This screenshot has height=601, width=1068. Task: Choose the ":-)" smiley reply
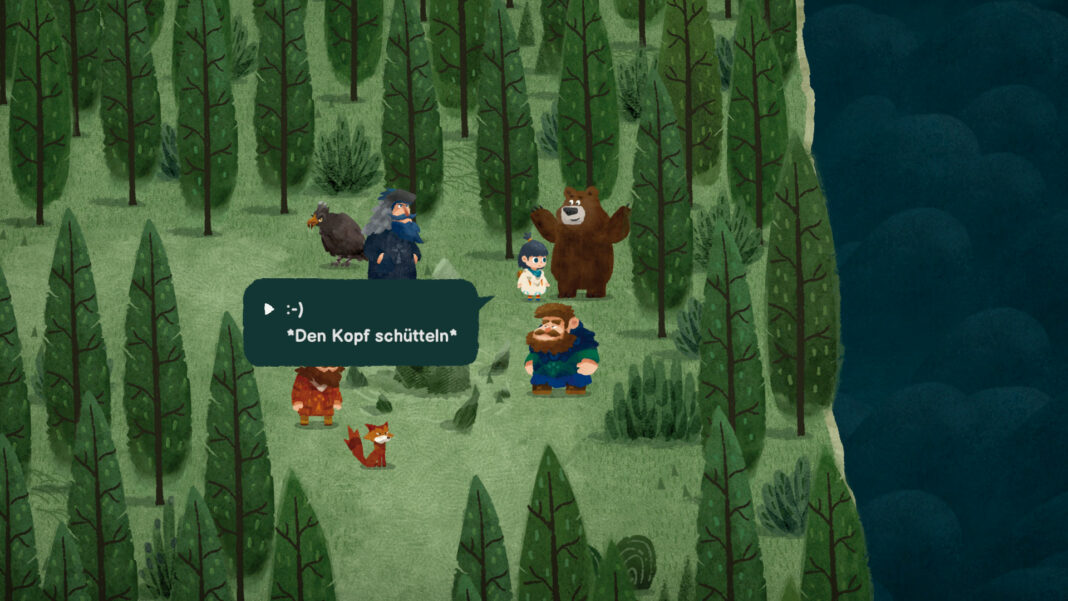[x=294, y=309]
